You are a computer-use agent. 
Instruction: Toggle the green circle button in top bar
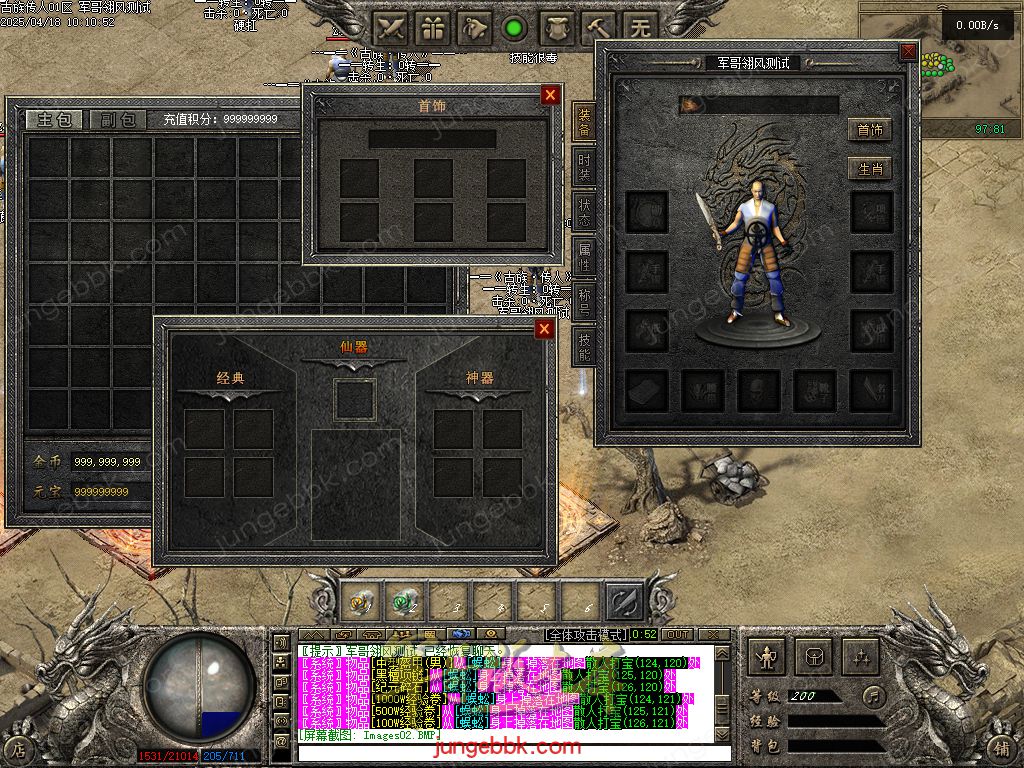point(515,27)
